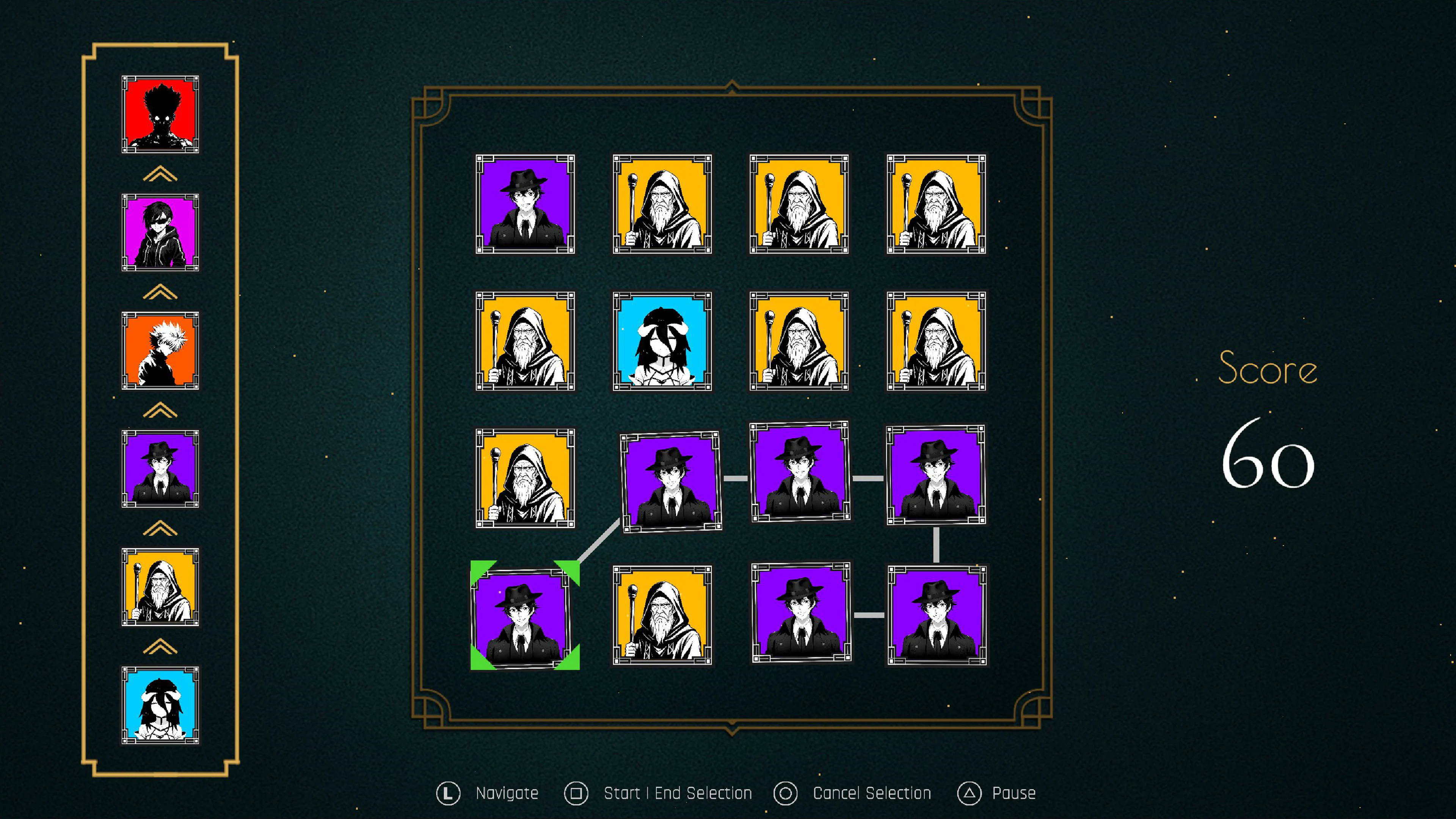Select the green-cornered highlighted fedora tile

524,615
